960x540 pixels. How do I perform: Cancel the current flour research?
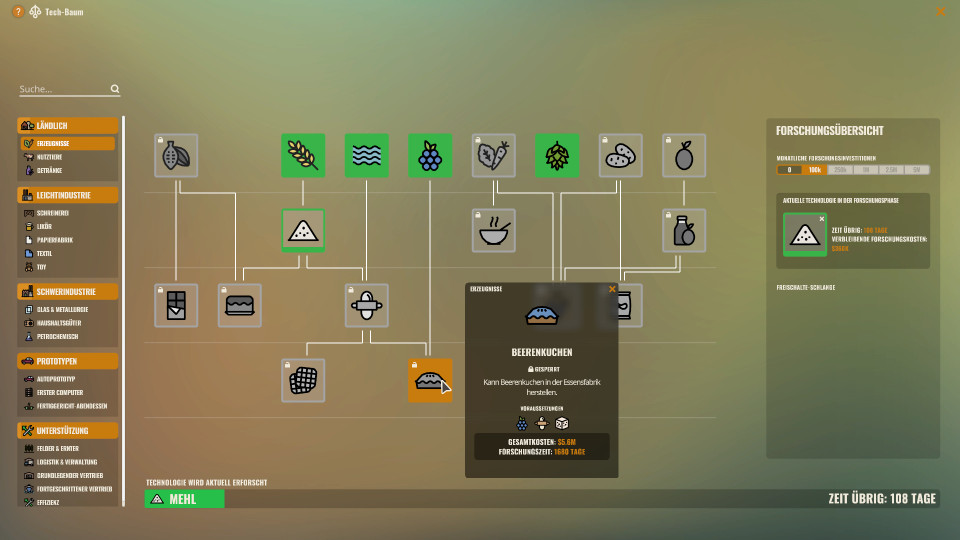coord(822,218)
